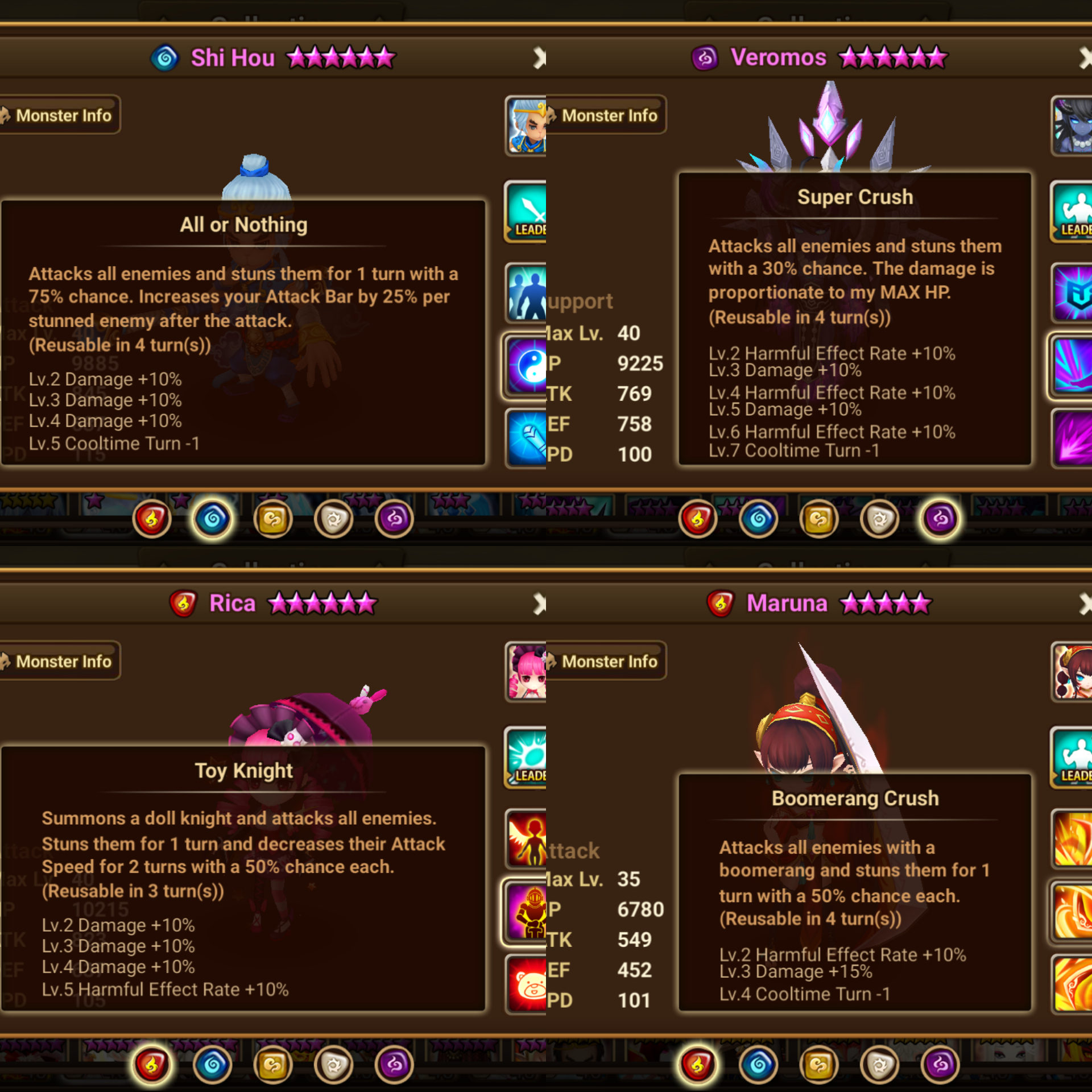Select the Fire element filter under Maruna
This screenshot has width=1092, height=1092.
(698, 1065)
